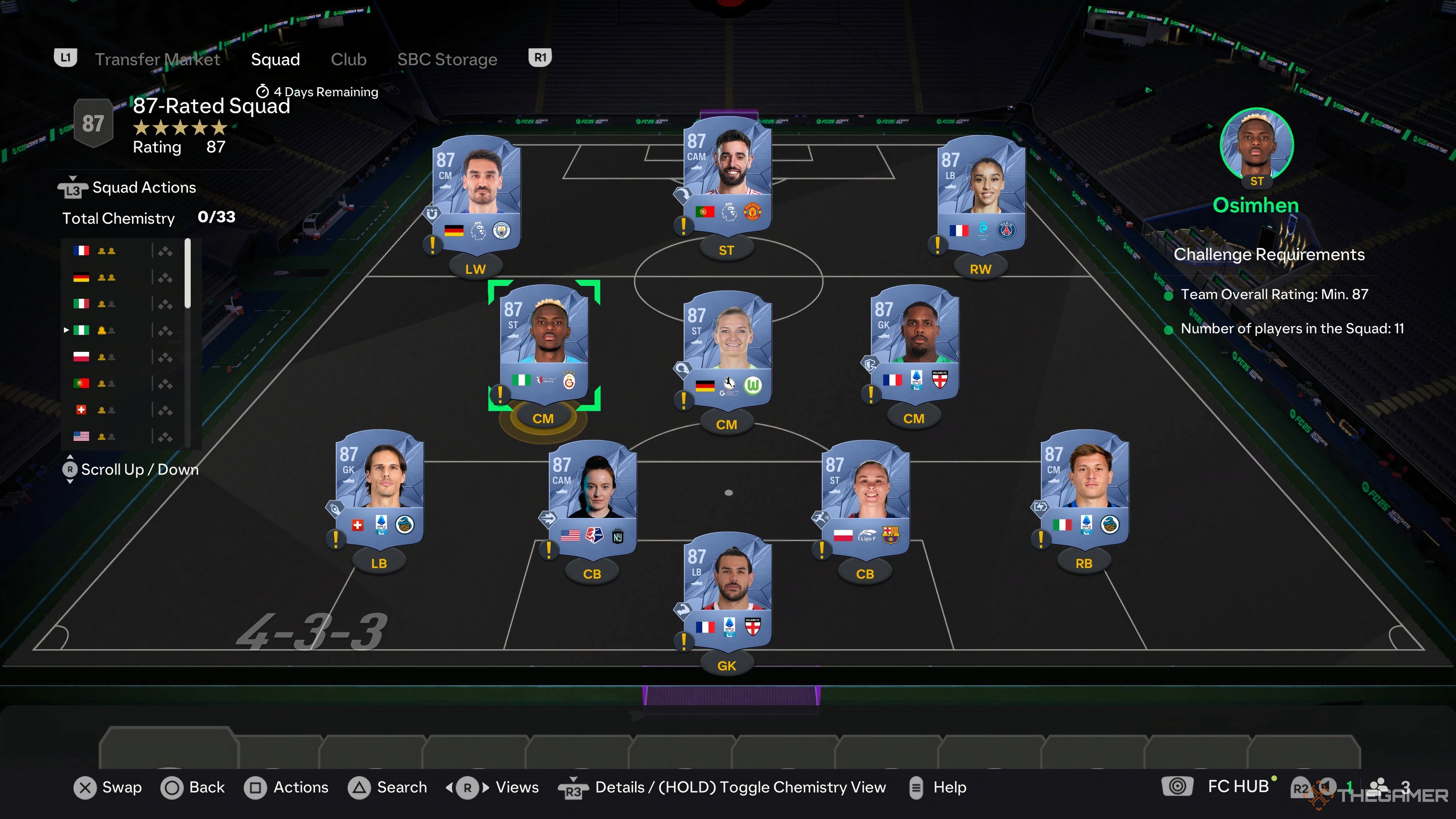Viewport: 1456px width, 819px height.
Task: Open FC HUB
Action: point(1237,786)
